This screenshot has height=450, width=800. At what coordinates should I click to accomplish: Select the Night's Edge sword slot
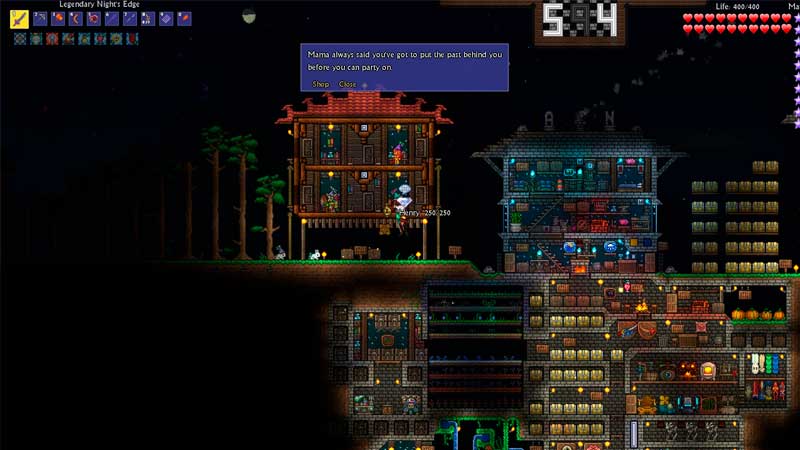click(20, 19)
